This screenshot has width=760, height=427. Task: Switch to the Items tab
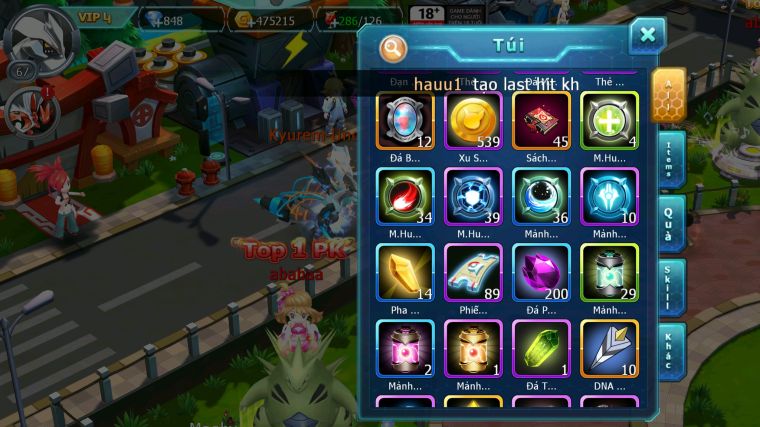coord(671,159)
